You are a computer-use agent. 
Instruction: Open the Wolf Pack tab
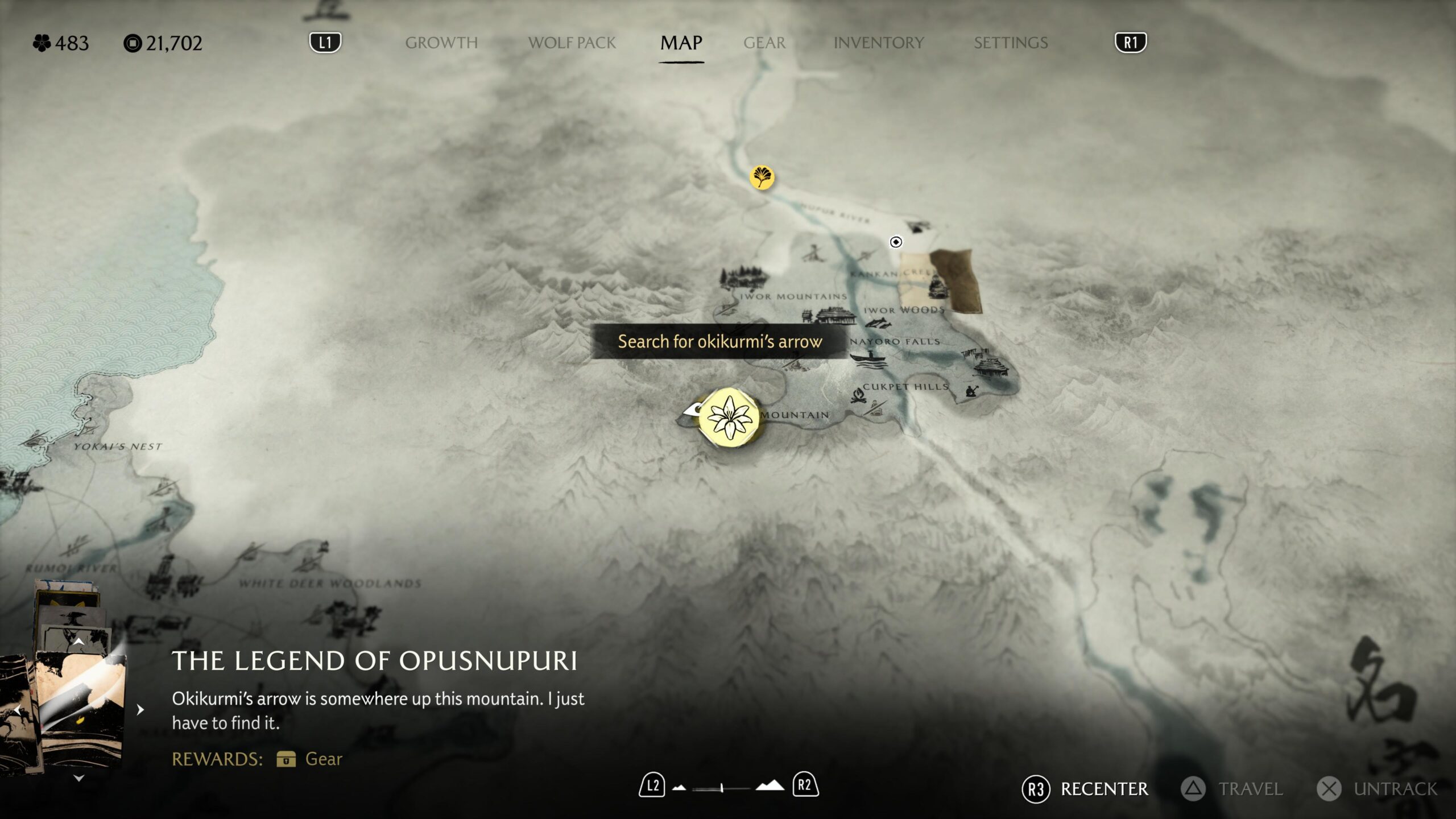[572, 43]
